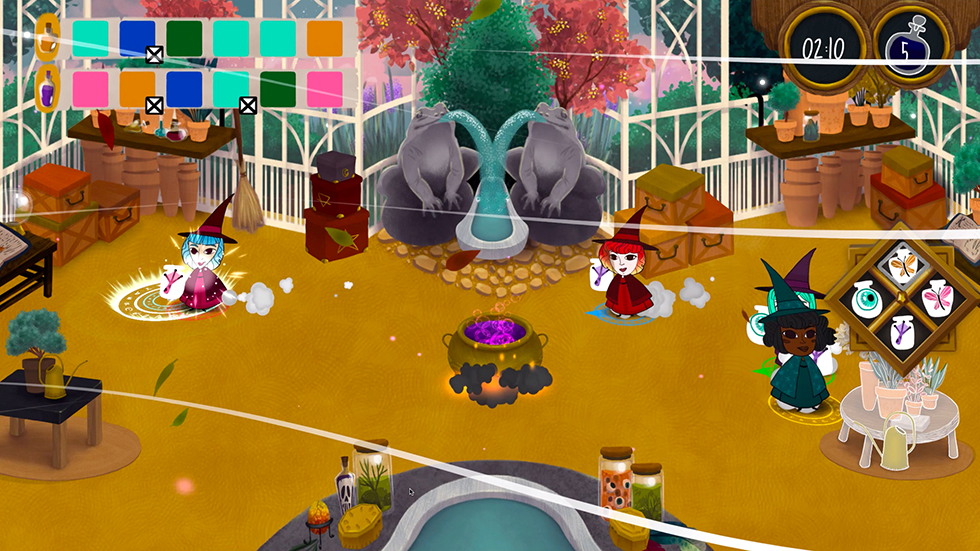Click the unmarked blue swatch in the purple potion recipe
Viewport: 980px width, 551px height.
click(x=185, y=89)
